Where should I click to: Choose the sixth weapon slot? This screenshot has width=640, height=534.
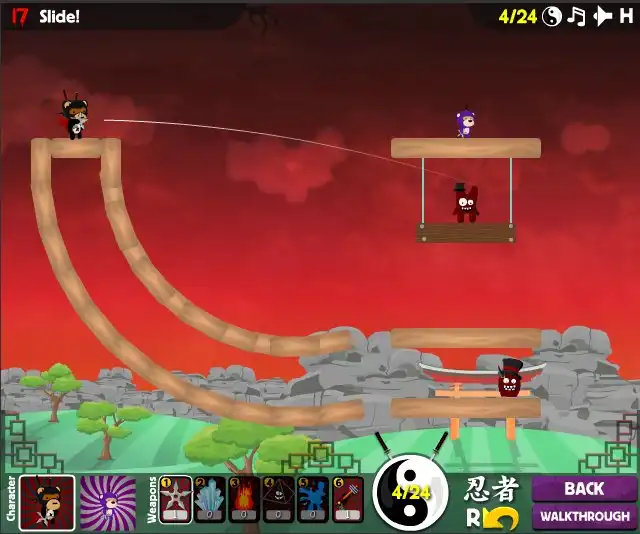coord(348,499)
